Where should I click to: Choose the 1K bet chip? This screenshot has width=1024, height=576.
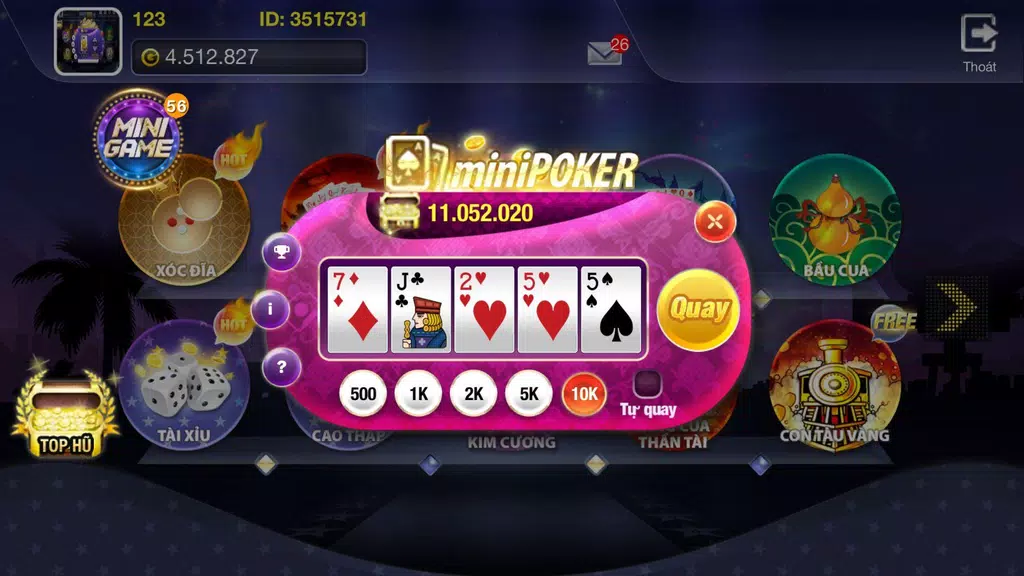419,393
